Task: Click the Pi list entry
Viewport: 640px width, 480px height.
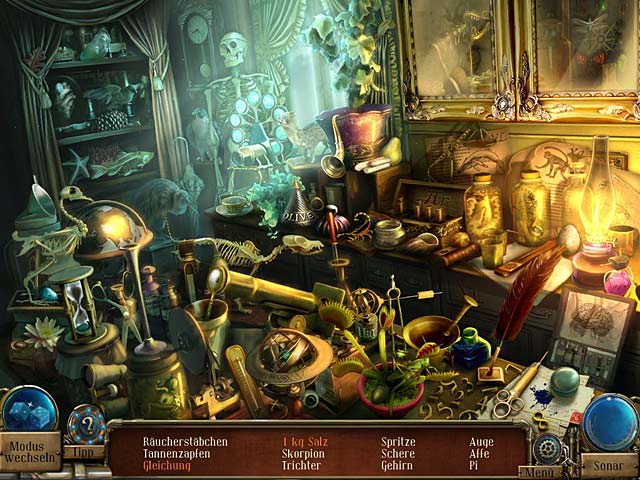Action: [x=475, y=465]
